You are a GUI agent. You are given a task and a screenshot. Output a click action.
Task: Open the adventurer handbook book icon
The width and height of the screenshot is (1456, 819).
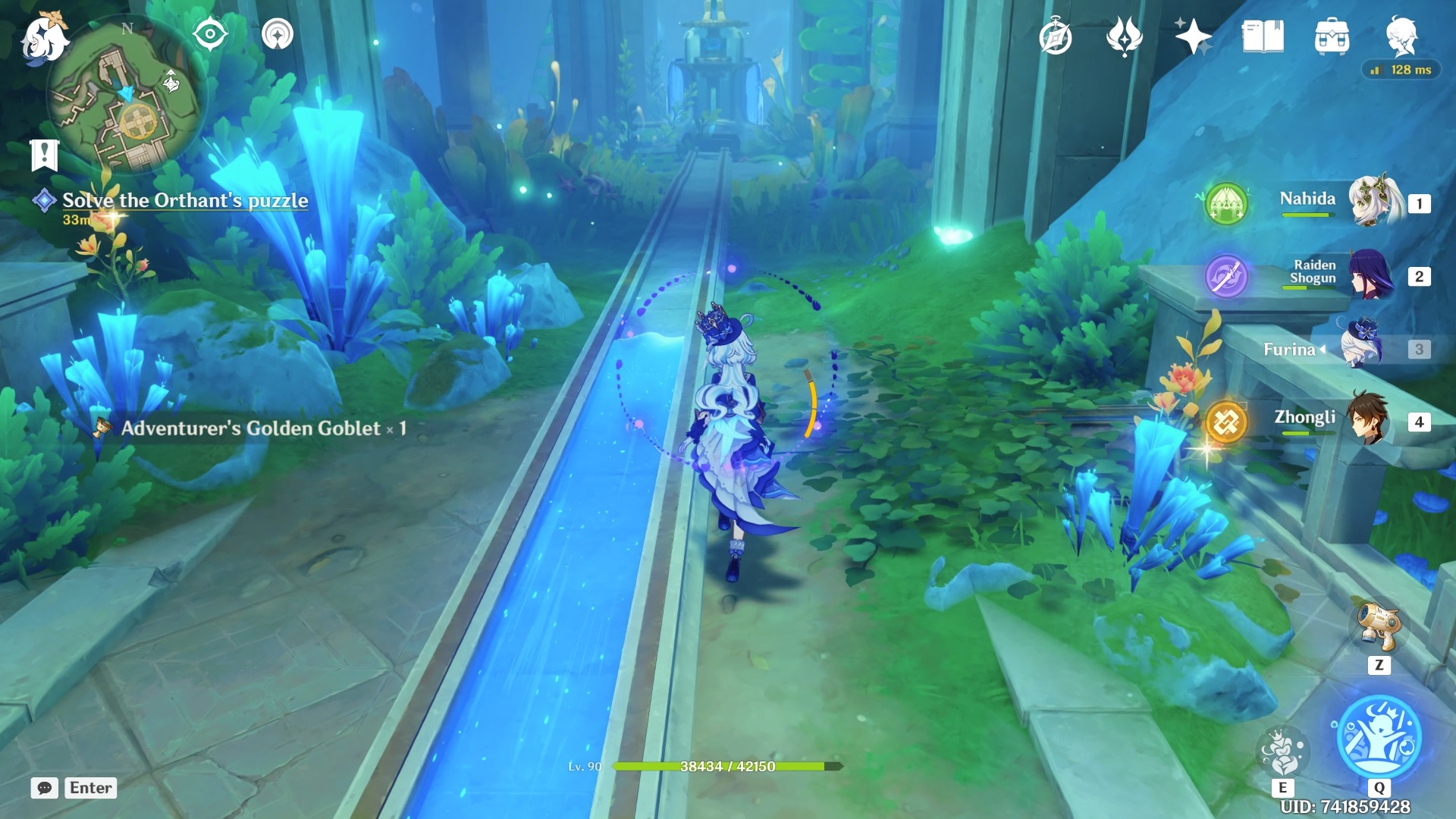tap(1263, 36)
